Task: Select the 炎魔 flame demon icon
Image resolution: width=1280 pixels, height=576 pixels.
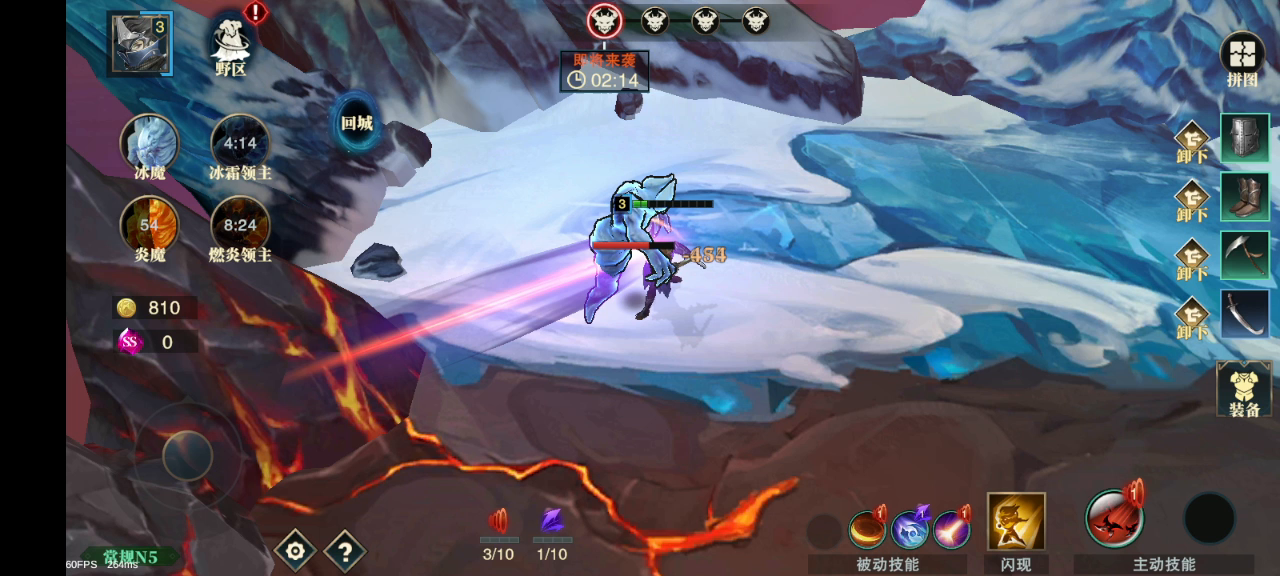Action: click(x=150, y=224)
